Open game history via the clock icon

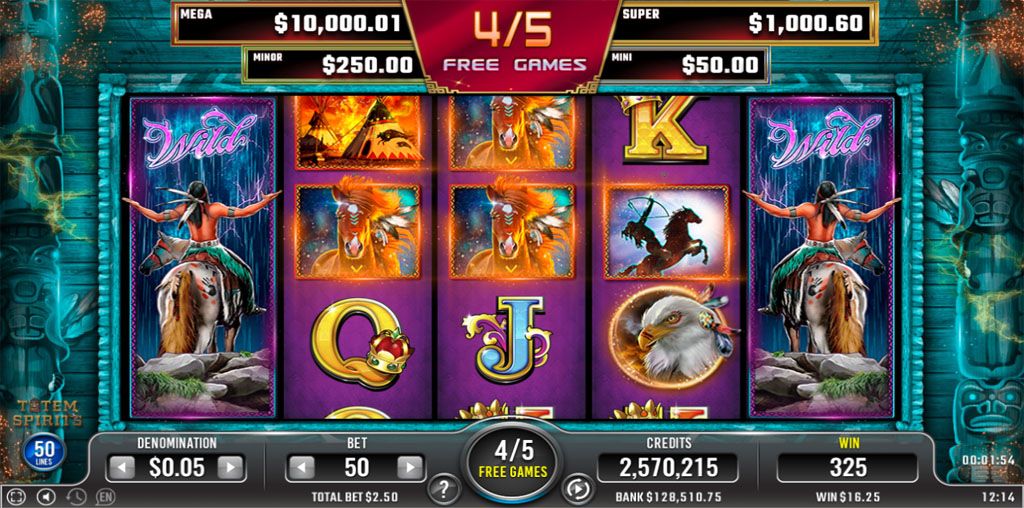click(x=75, y=496)
